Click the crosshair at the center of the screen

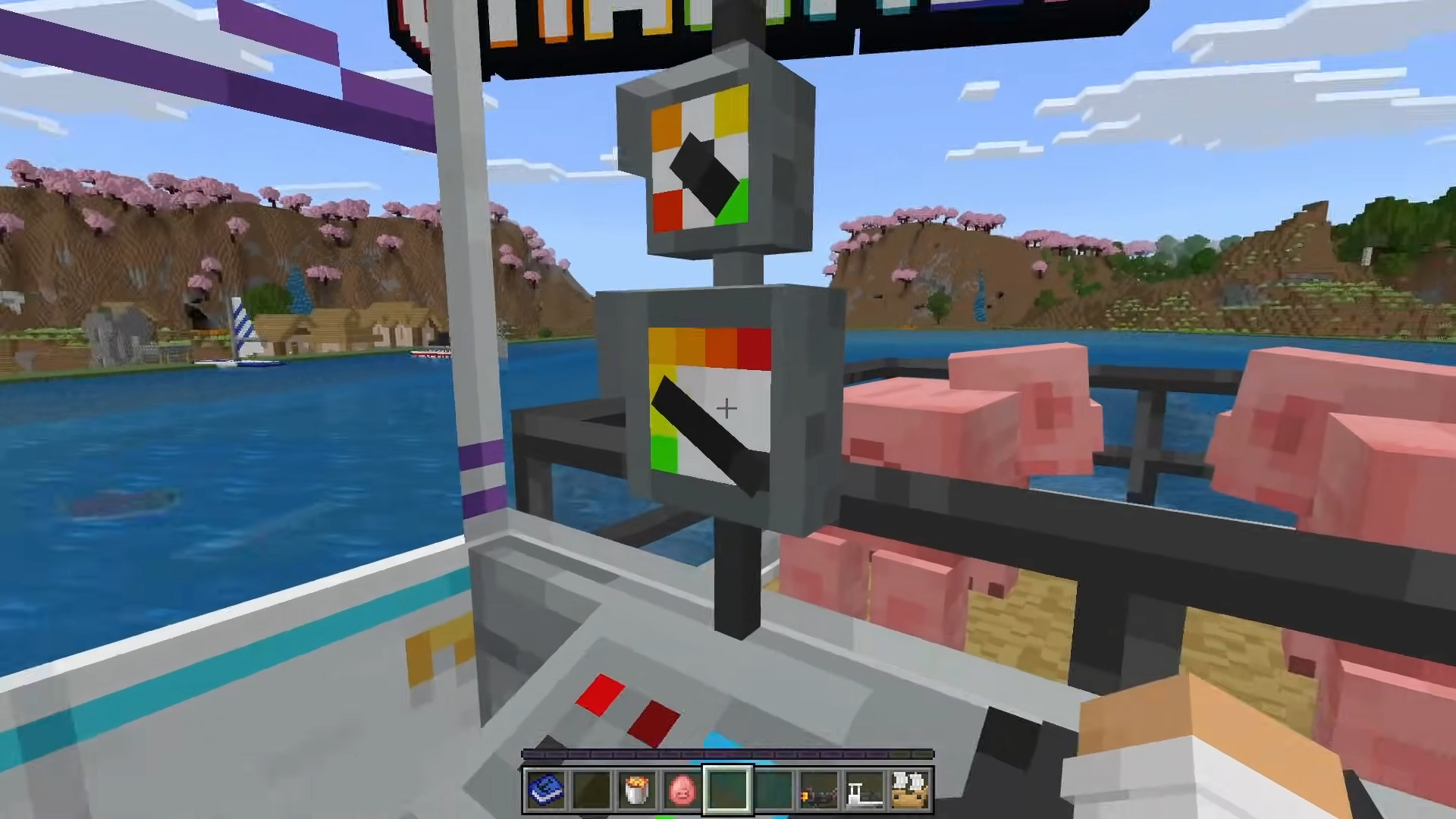coord(726,409)
